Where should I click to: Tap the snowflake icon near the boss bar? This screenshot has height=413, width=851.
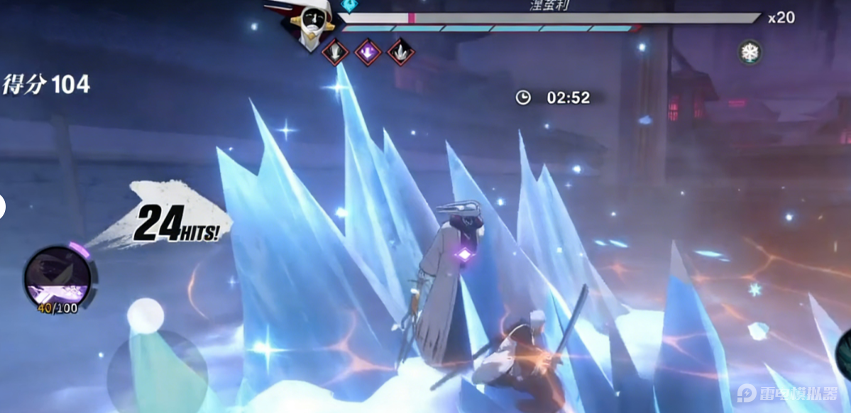[x=751, y=52]
